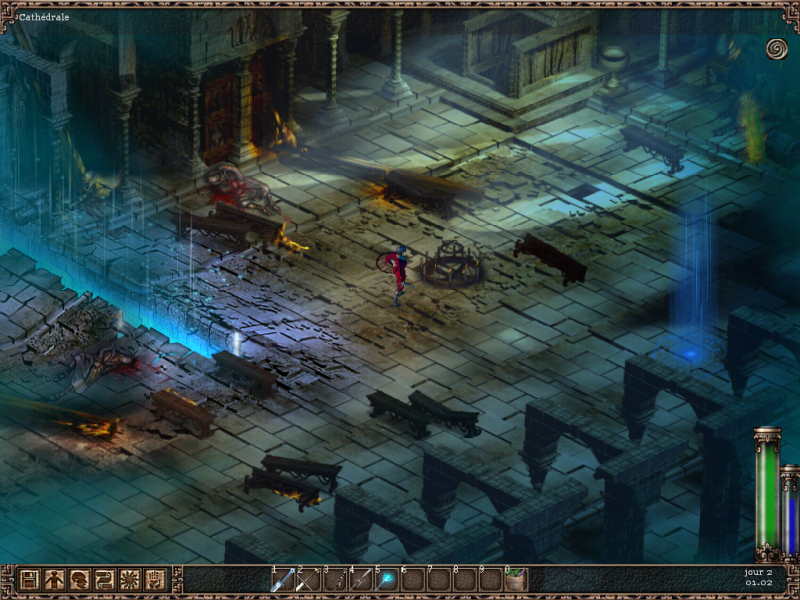Image resolution: width=800 pixels, height=600 pixels.
Task: Click the spiral icon in the top-right corner
Action: [x=776, y=48]
